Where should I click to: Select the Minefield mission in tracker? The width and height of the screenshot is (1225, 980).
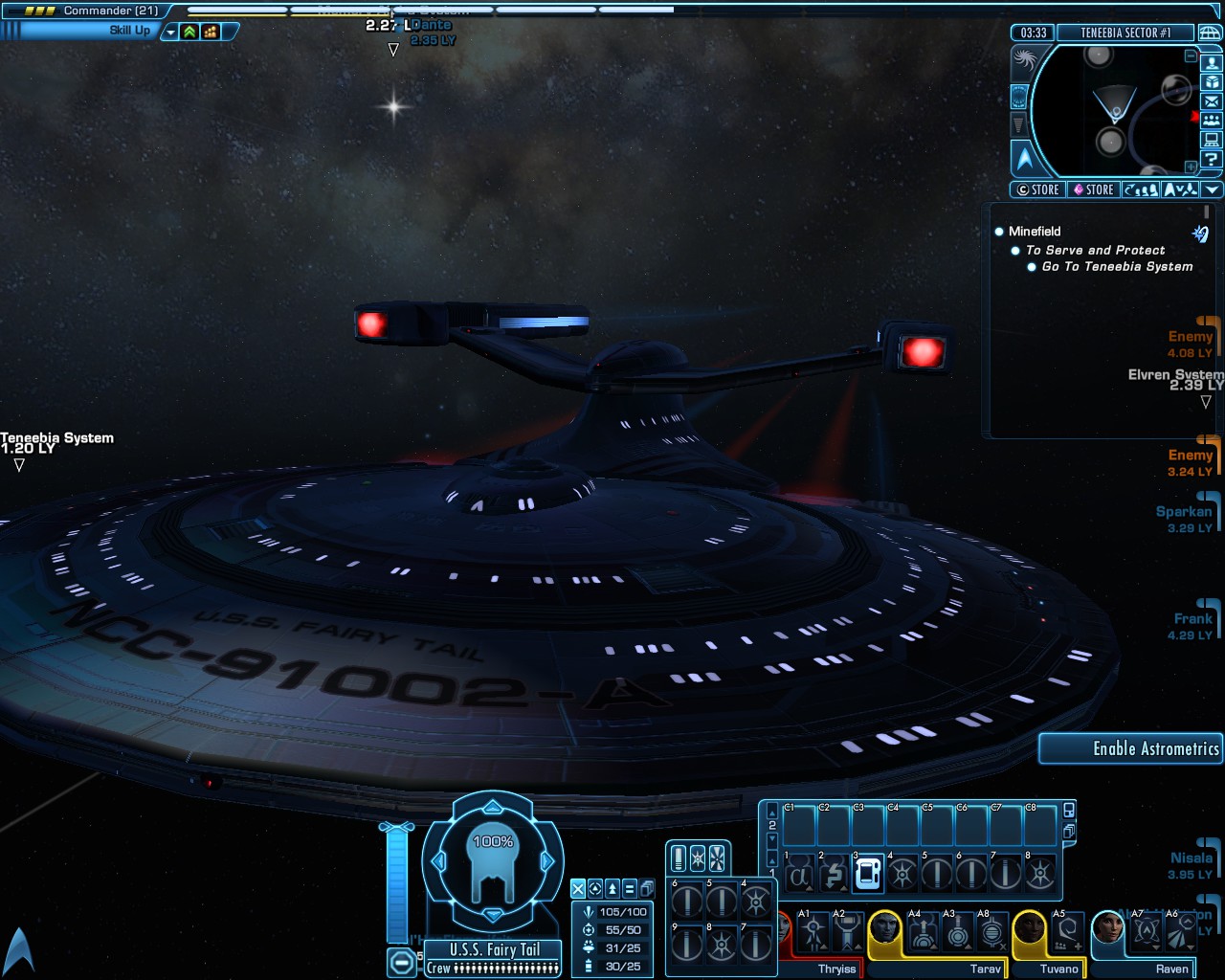[x=1035, y=232]
